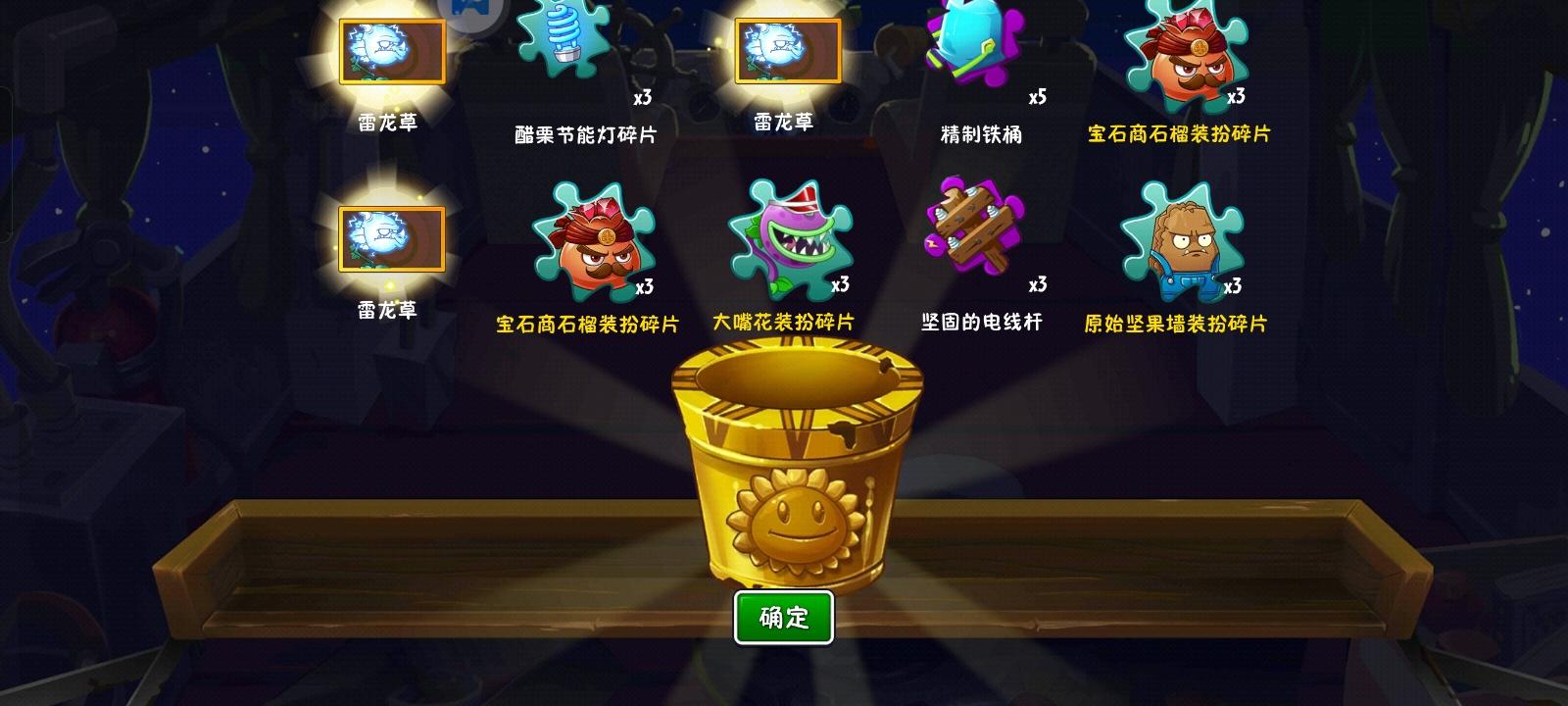
Task: Click the 坚固的电线杆 text label
Action: [979, 318]
